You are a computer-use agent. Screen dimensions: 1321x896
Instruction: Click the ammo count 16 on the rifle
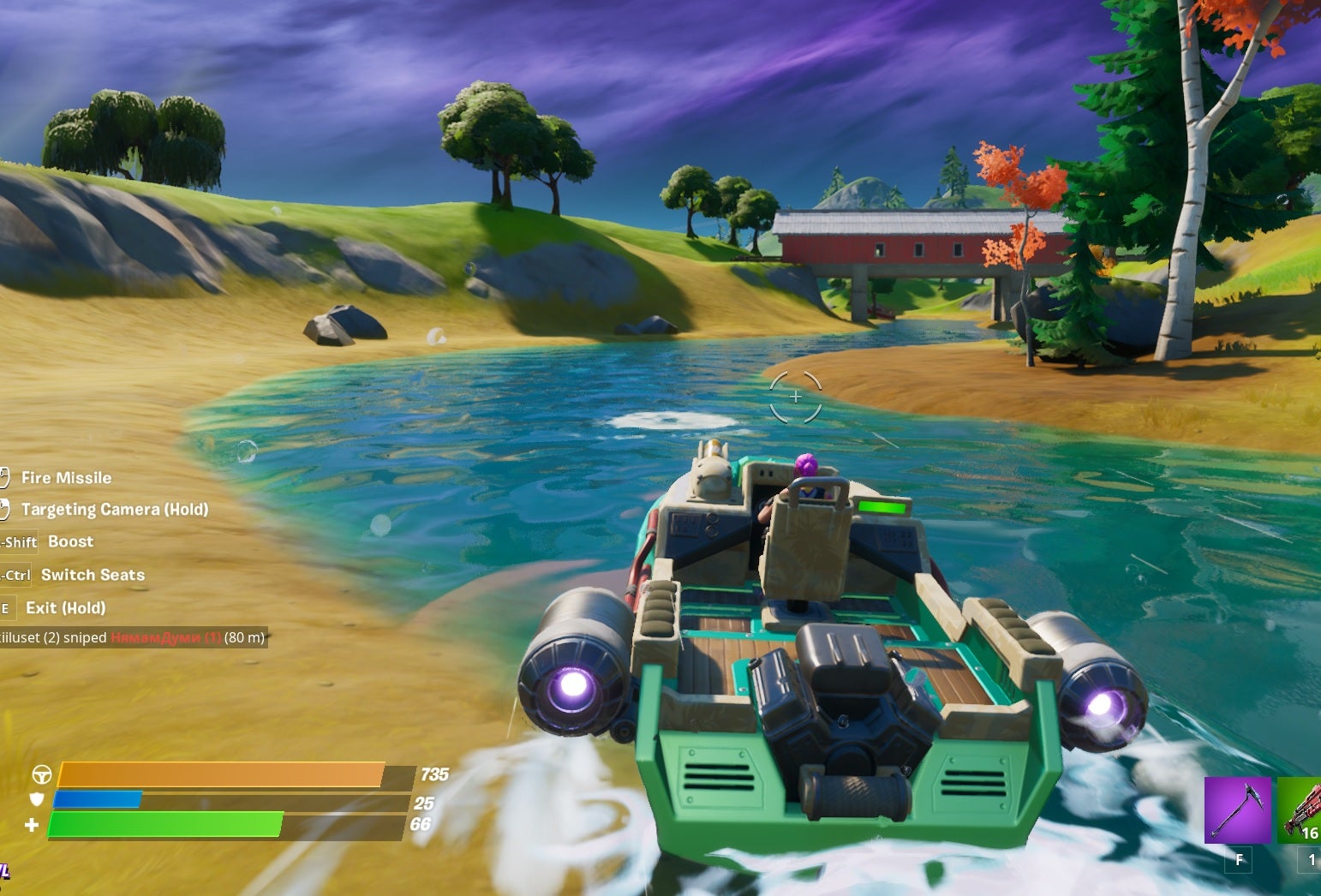tap(1308, 832)
